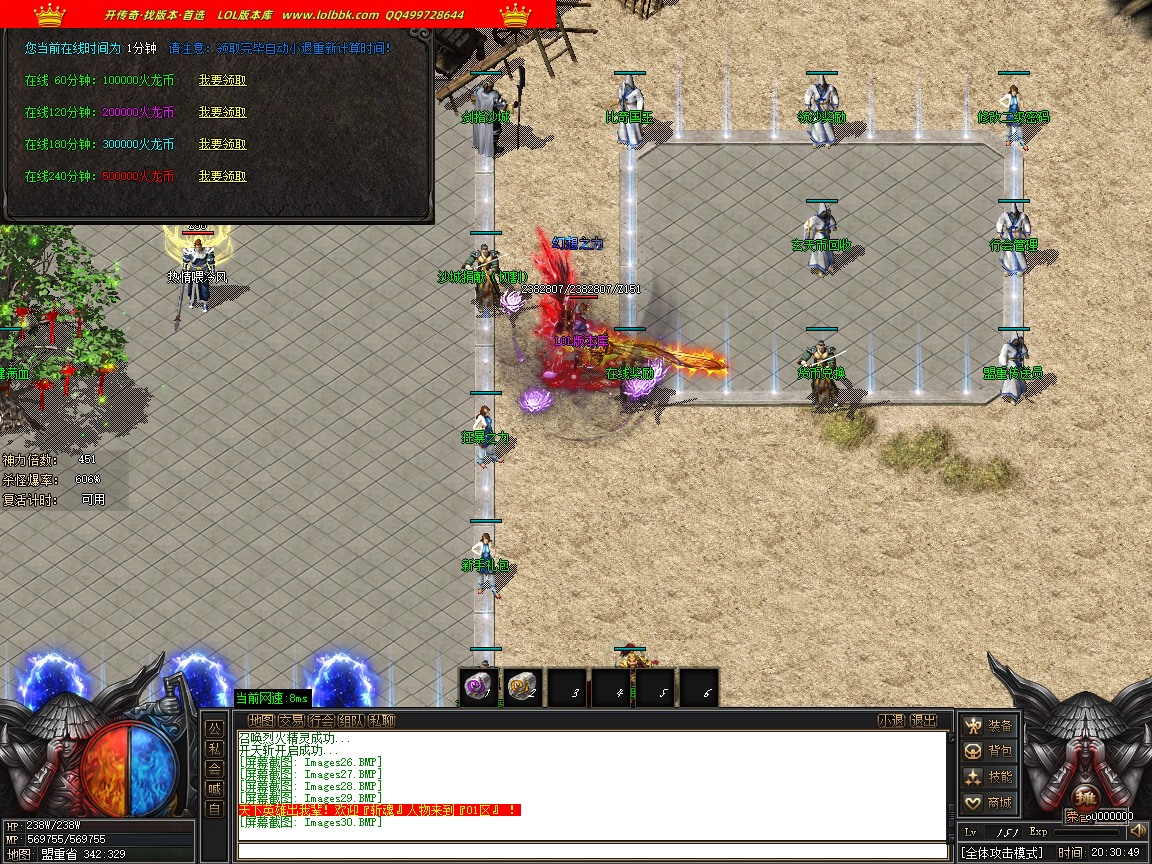Open the 地图 map from the chat bar
Screen dimensions: 1152x864
coord(261,720)
